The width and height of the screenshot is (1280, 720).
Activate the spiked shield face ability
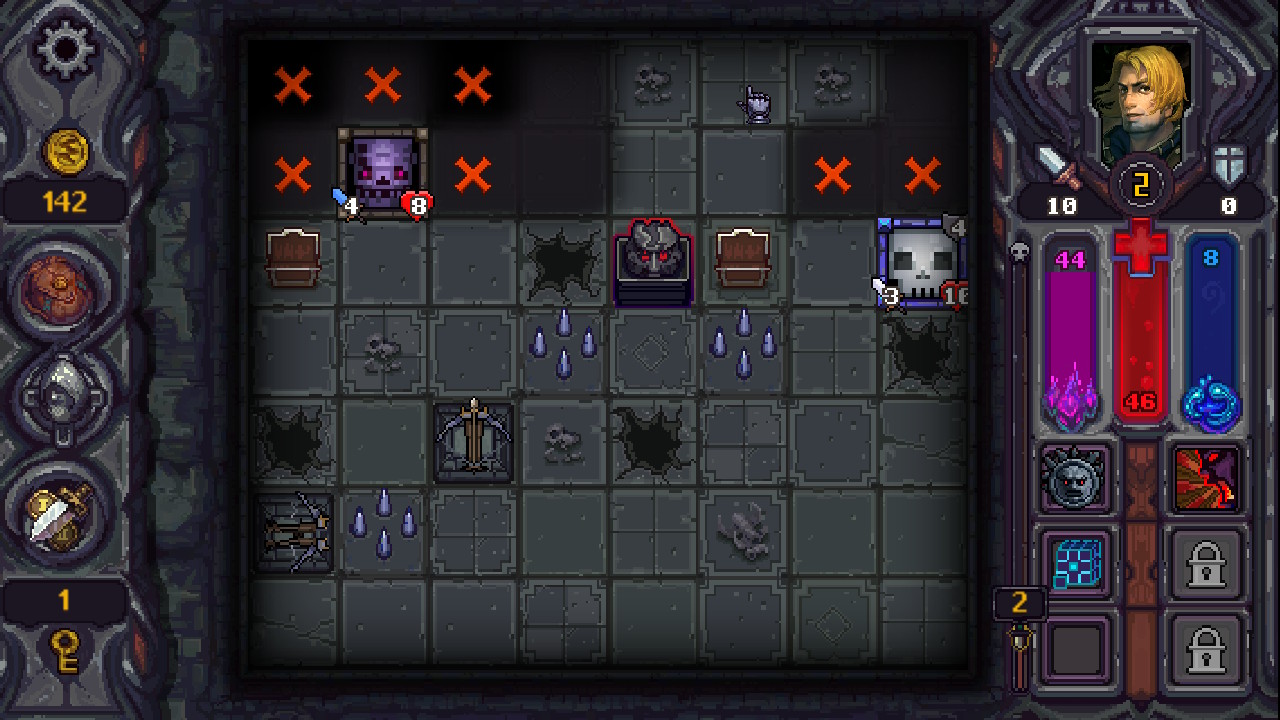(x=1075, y=479)
